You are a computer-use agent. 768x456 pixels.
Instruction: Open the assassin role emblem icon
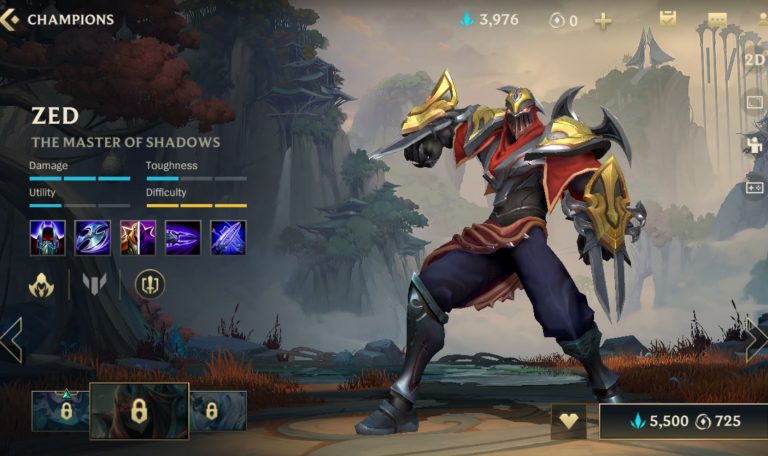tap(41, 286)
